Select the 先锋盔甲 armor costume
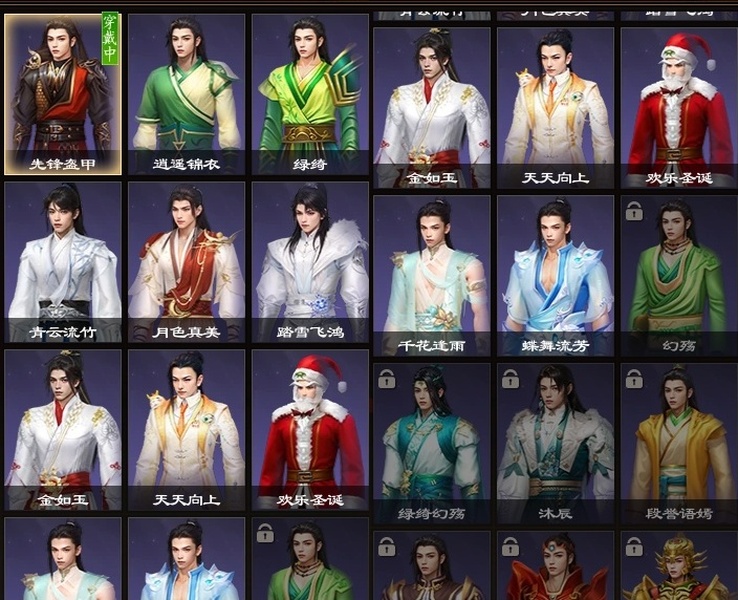The height and width of the screenshot is (600, 738). 63,94
